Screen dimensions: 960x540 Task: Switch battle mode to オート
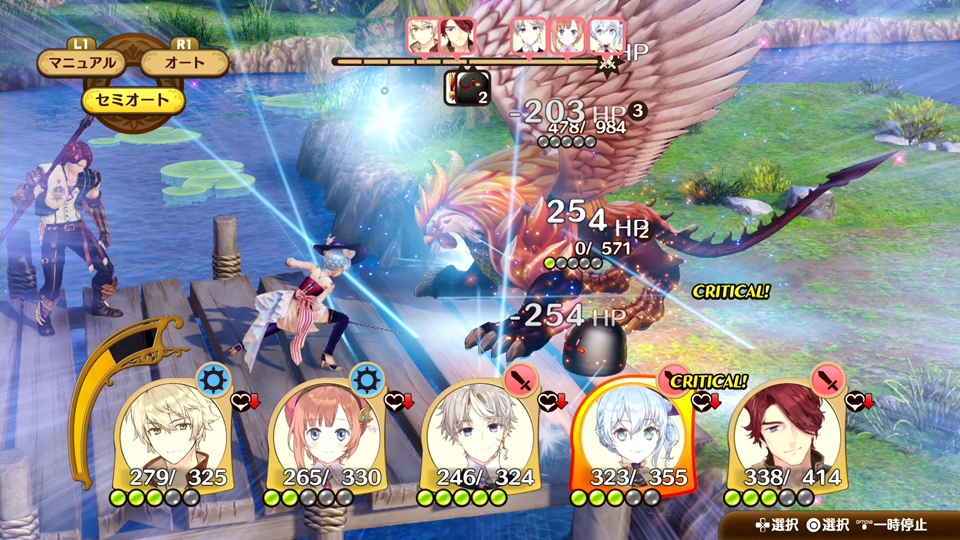tap(185, 63)
